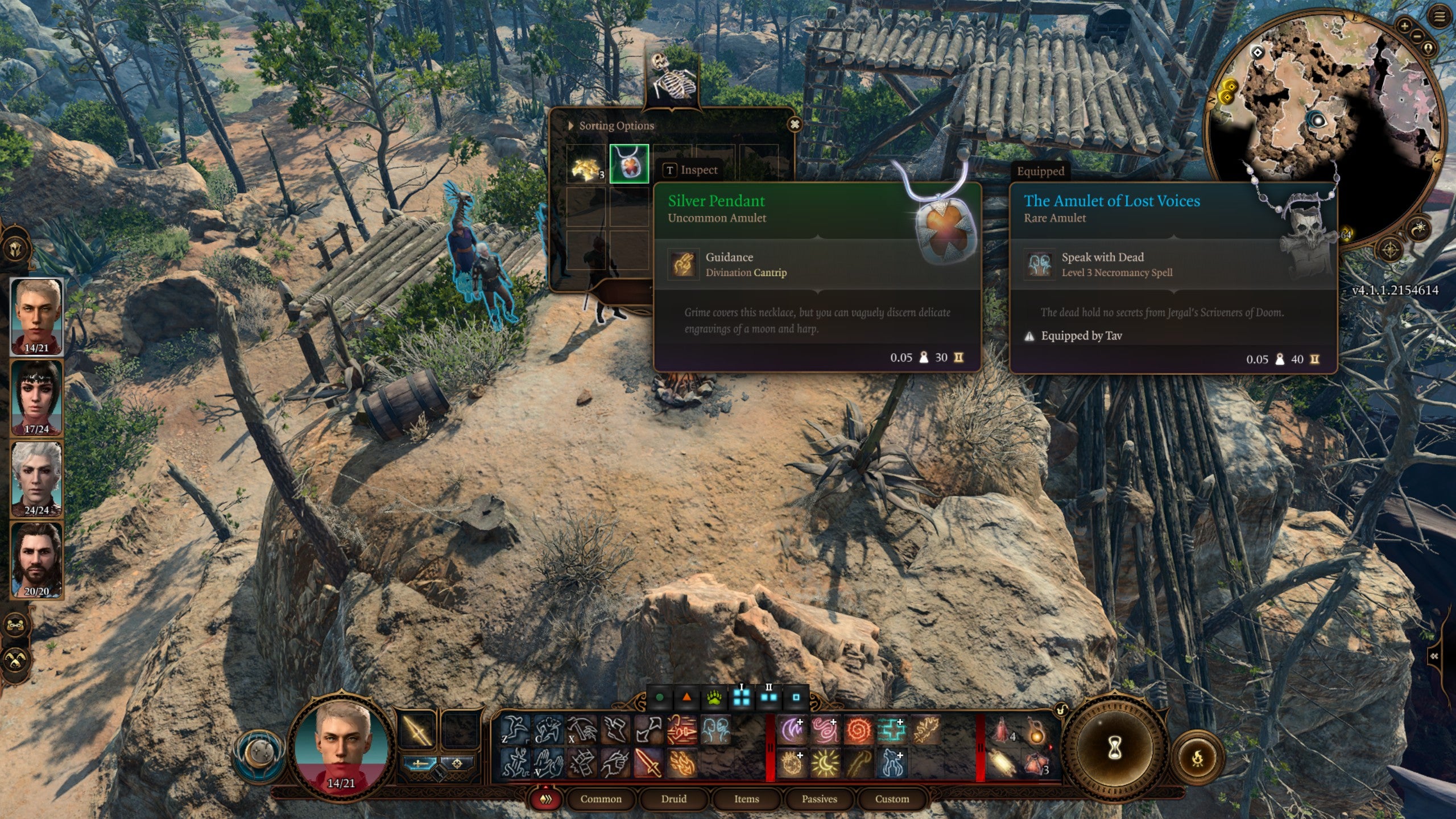Screen dimensions: 1456x819
Task: Click the red double-chevron hotbar expander
Action: click(546, 799)
